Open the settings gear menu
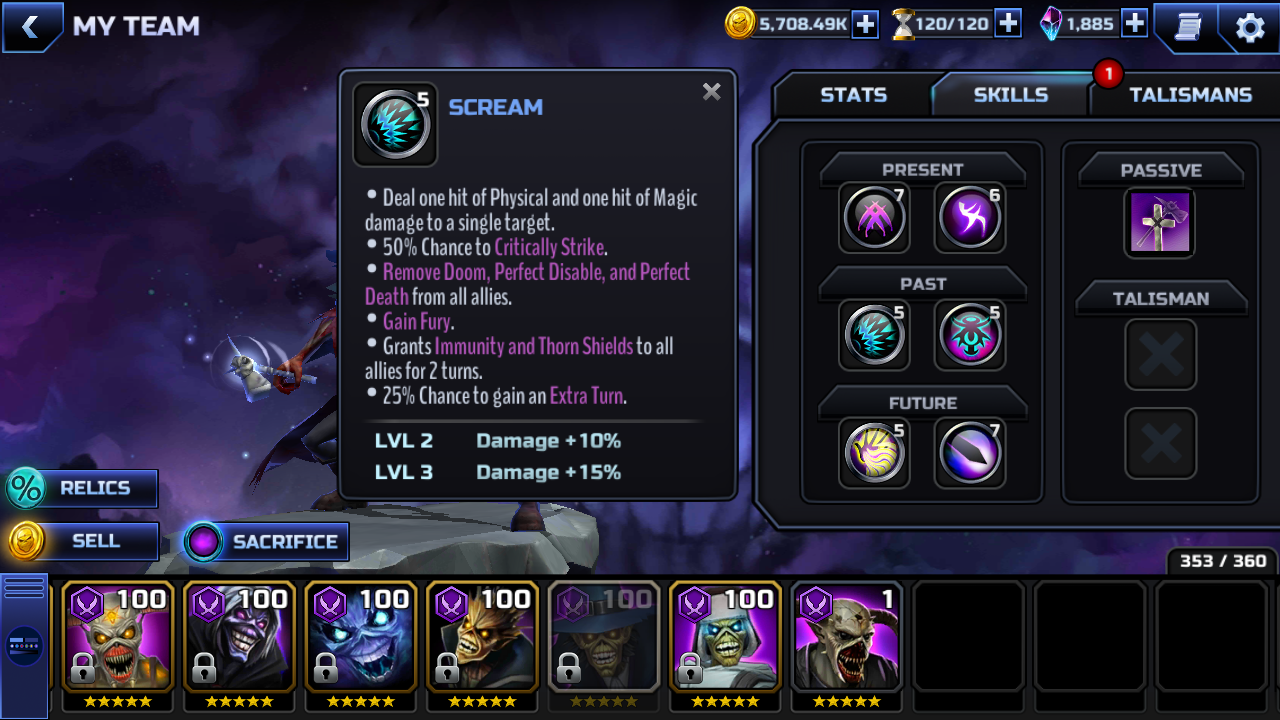Image resolution: width=1280 pixels, height=720 pixels. pos(1250,27)
